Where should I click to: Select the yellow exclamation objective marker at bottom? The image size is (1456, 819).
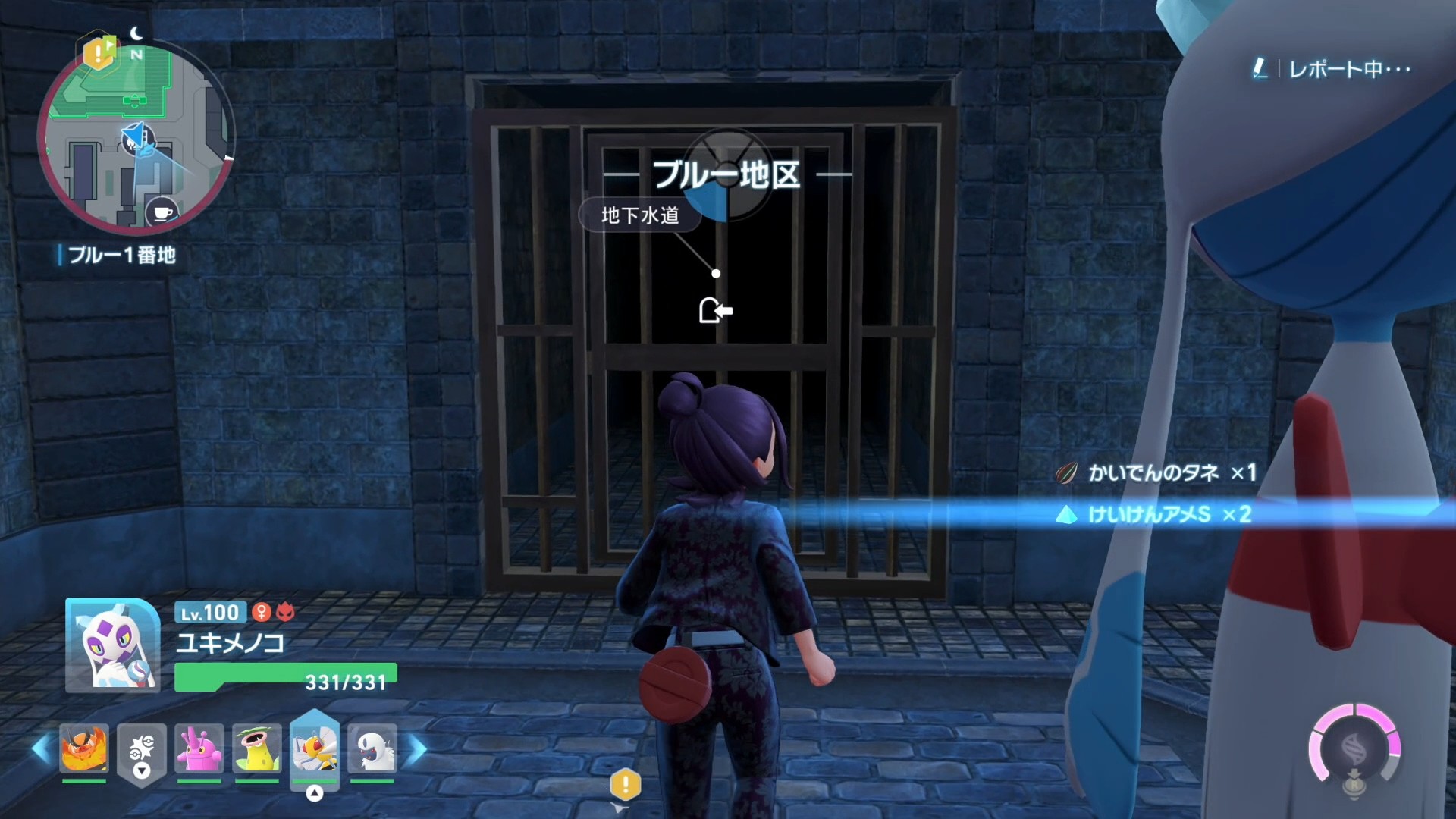(x=626, y=785)
